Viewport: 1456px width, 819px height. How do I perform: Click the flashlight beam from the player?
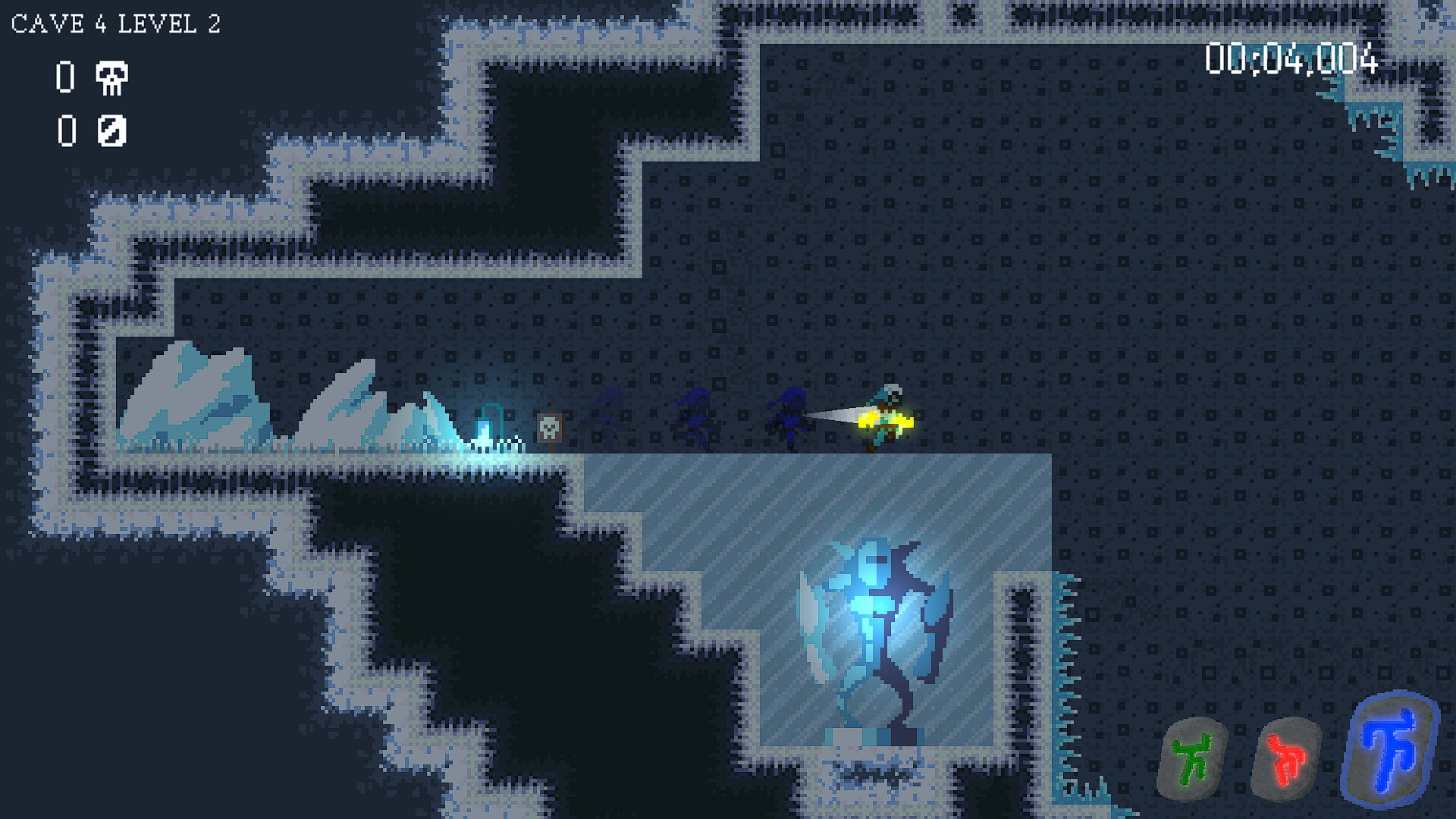pos(834,416)
